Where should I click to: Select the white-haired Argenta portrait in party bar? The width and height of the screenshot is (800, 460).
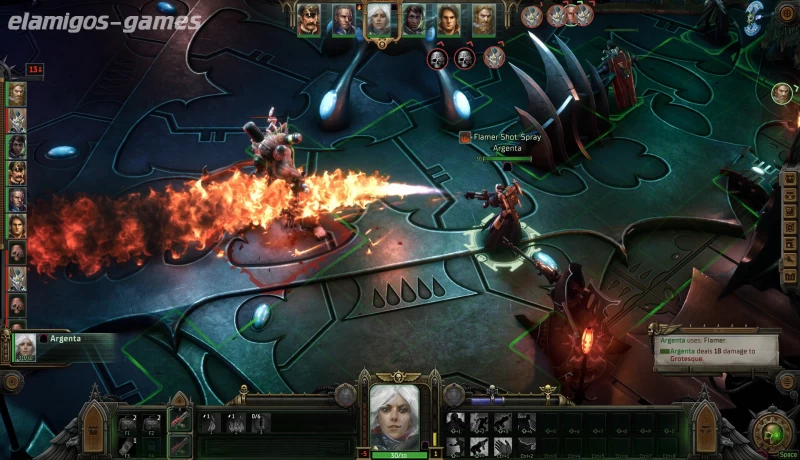(378, 19)
